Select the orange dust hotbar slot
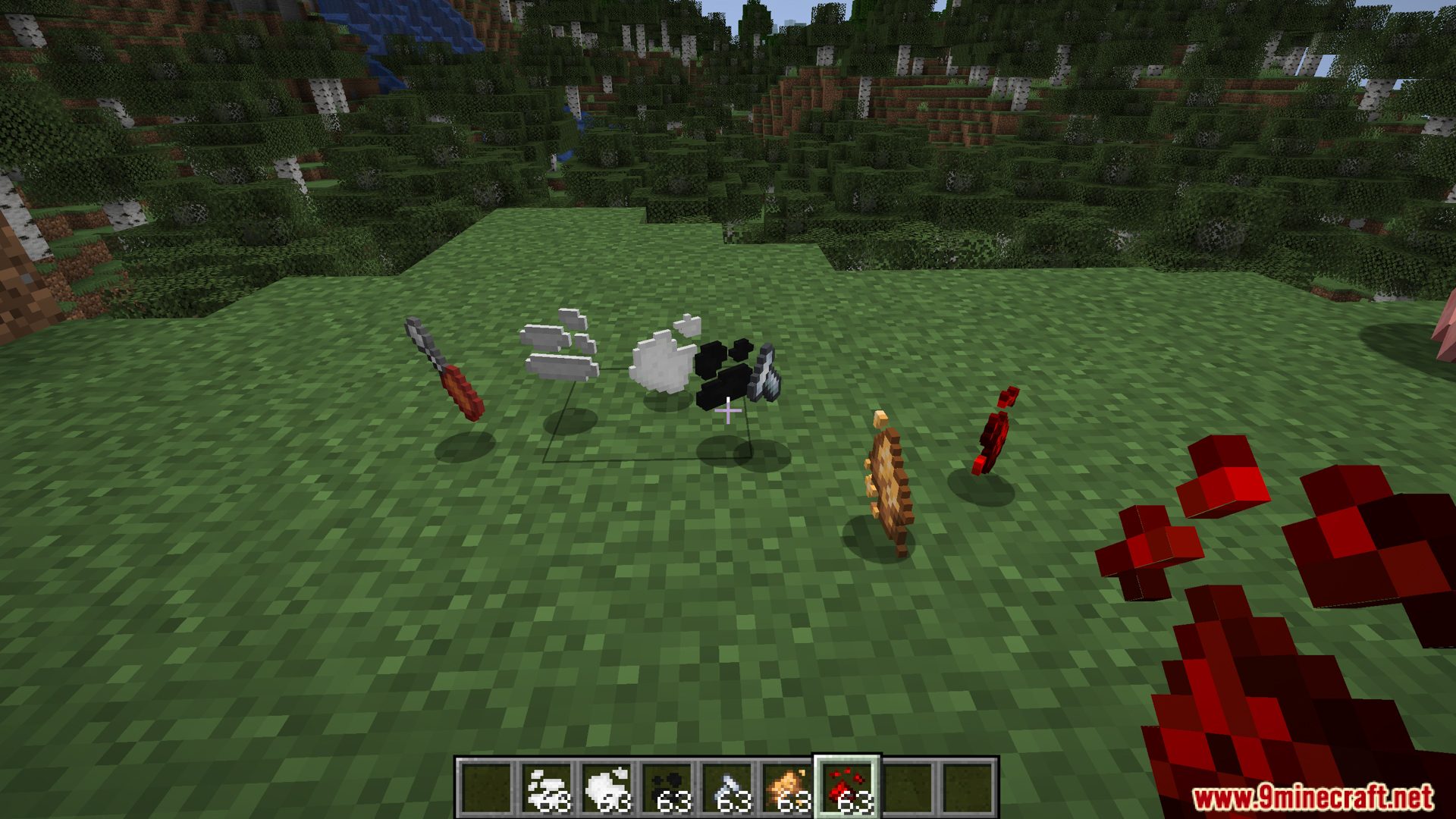 point(788,788)
